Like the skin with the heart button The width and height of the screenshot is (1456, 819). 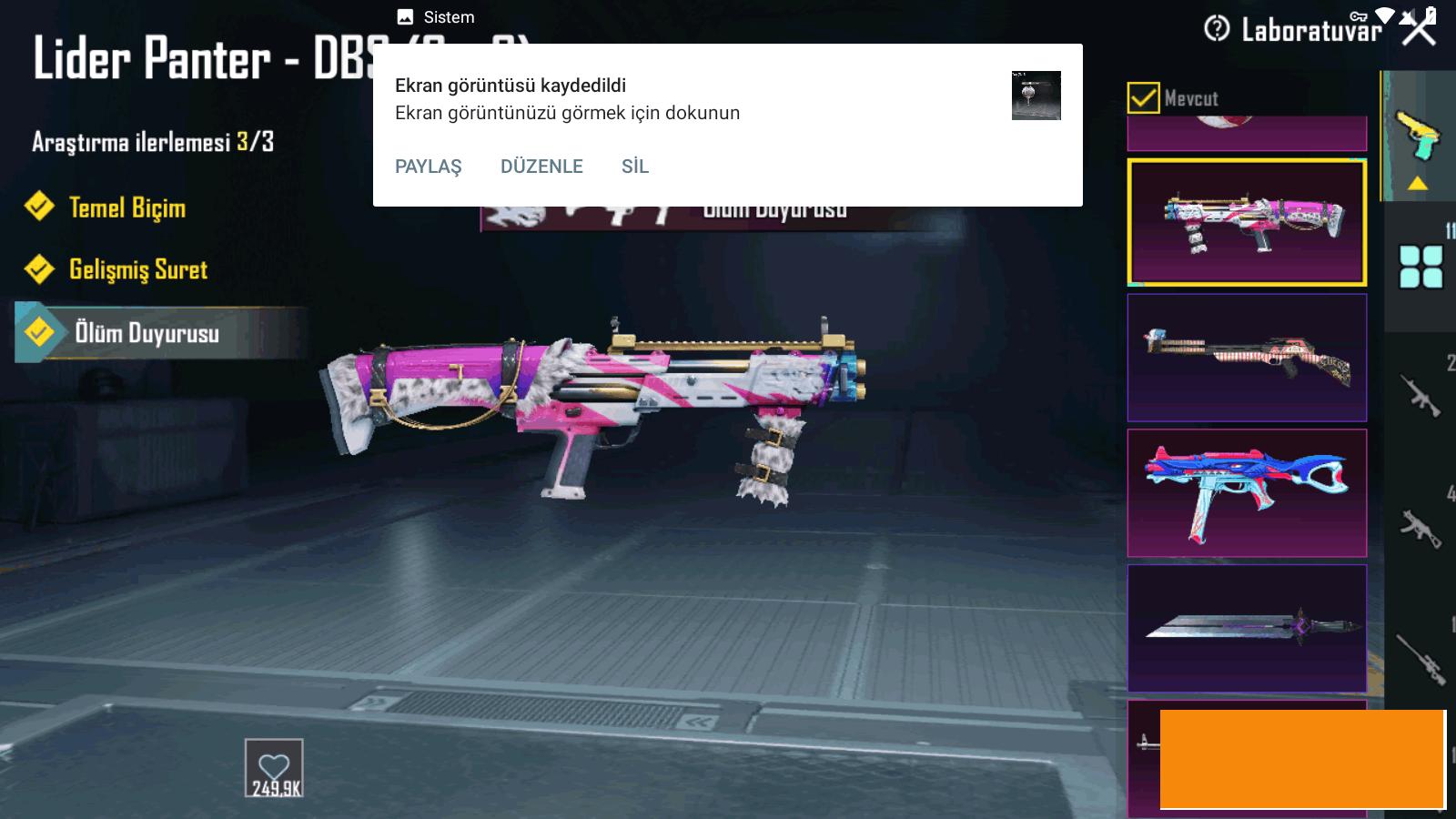coord(274,768)
